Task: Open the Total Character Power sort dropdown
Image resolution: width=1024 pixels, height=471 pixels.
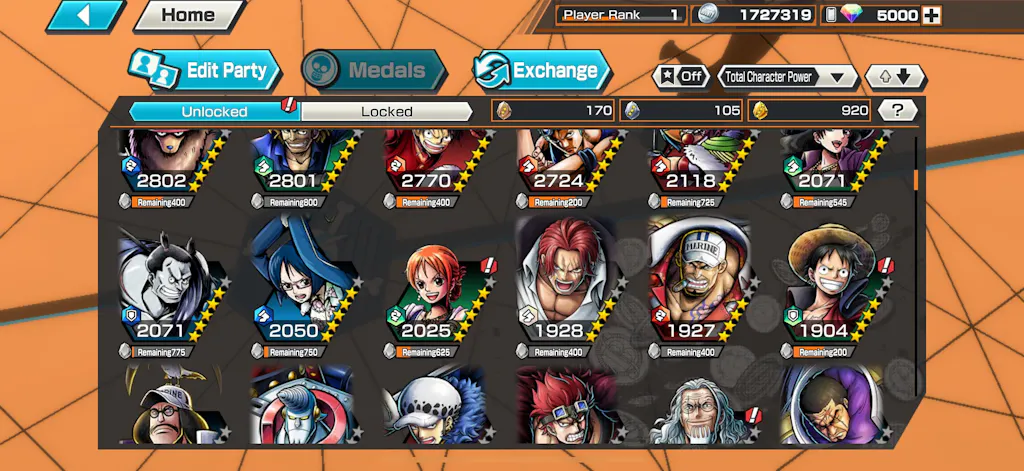Action: pos(788,76)
